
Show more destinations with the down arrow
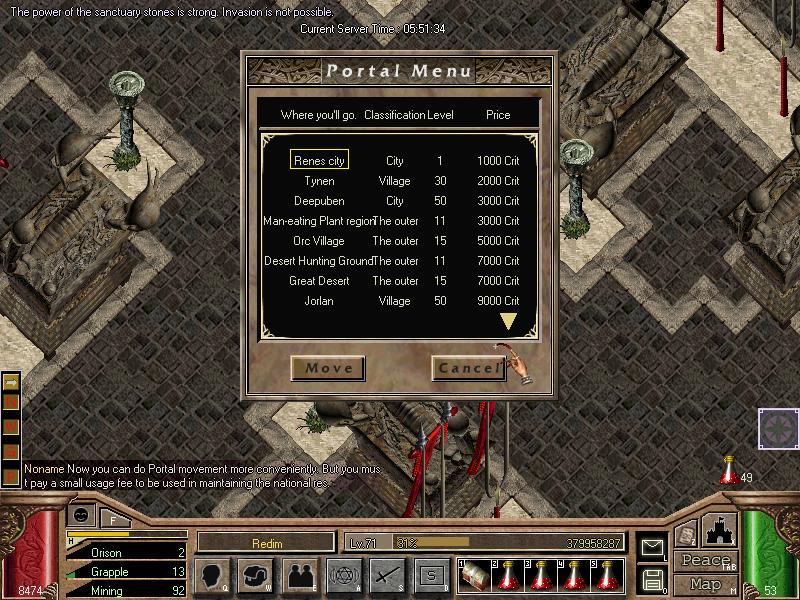[x=508, y=322]
